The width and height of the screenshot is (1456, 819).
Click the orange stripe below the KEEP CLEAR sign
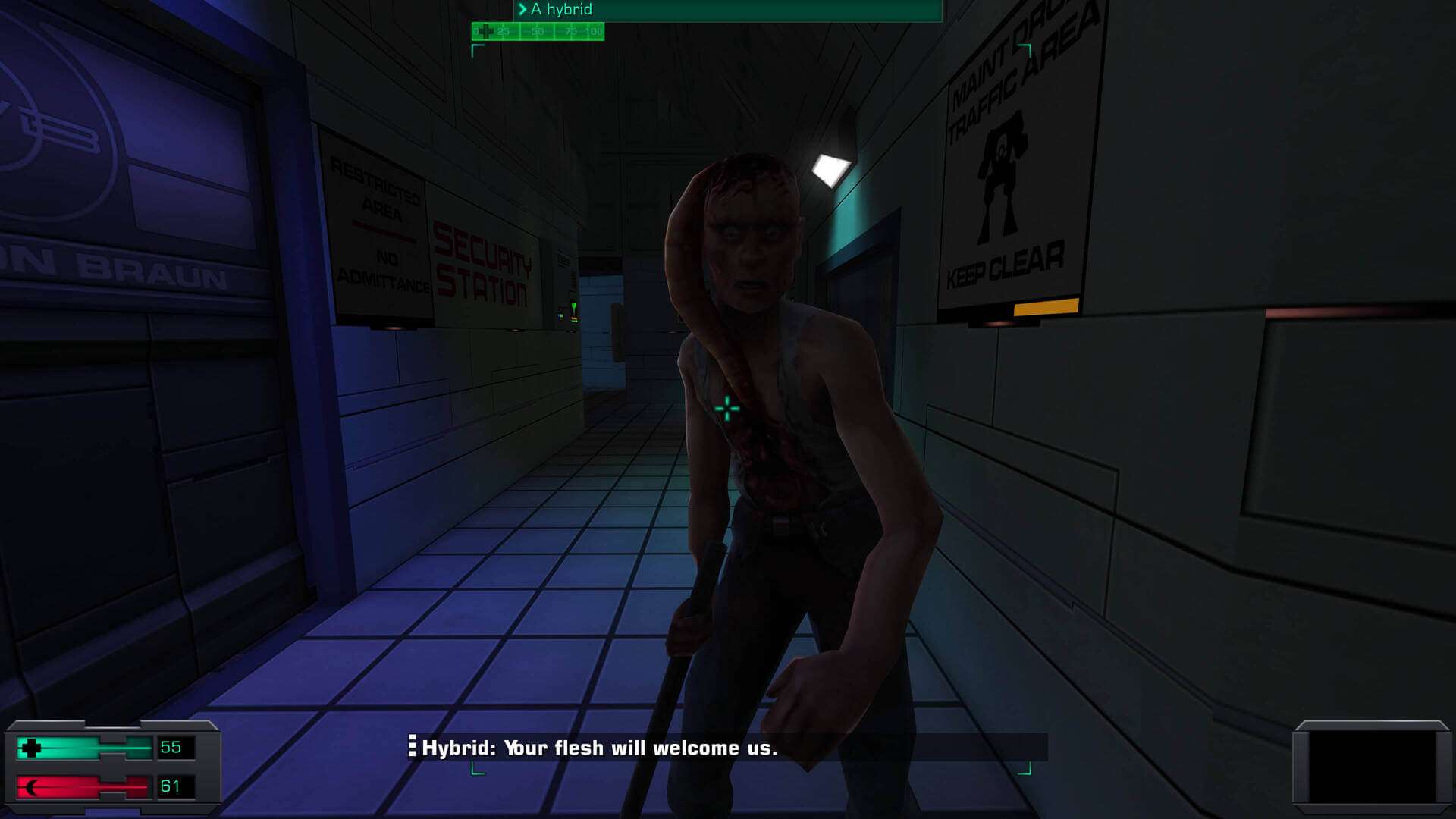pos(1045,306)
